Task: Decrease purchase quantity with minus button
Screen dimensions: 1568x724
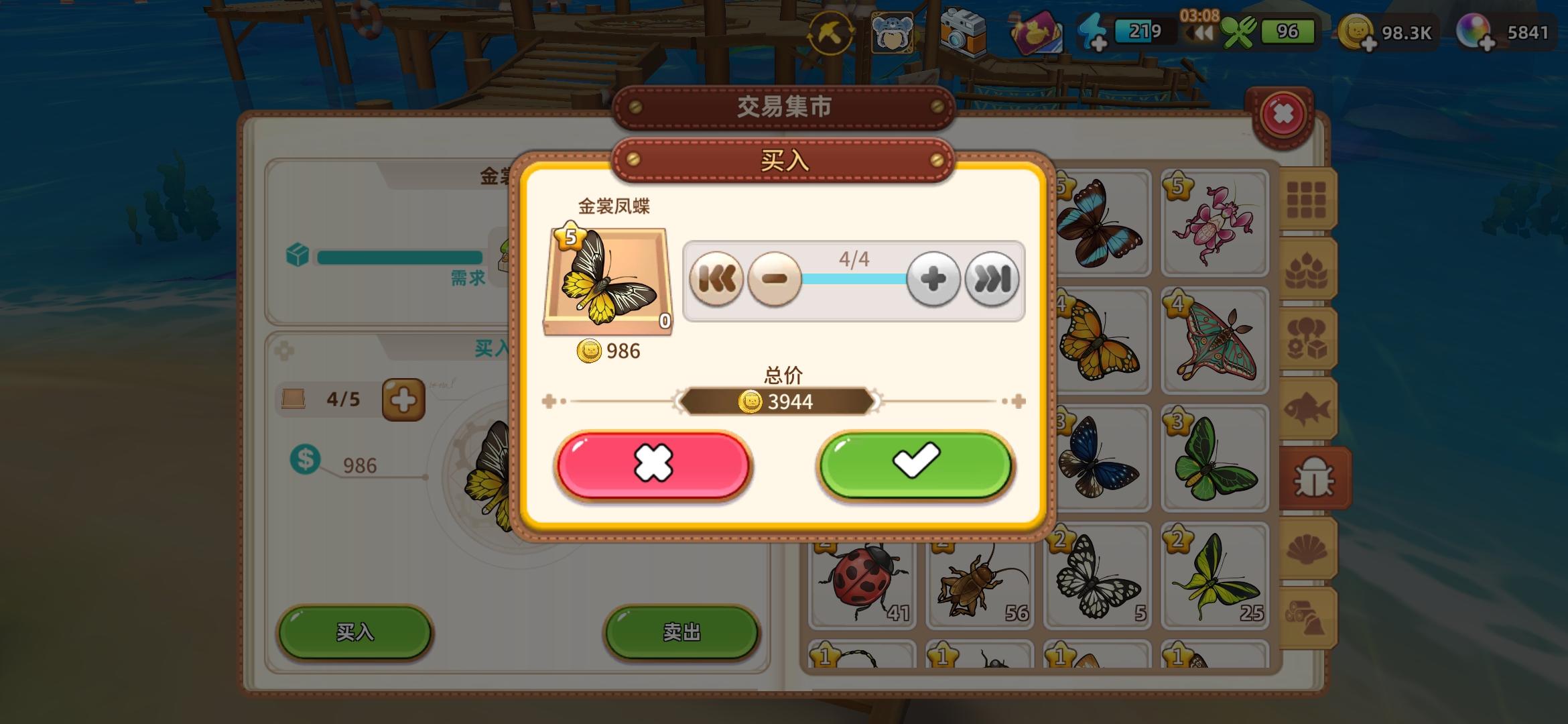Action: pyautogui.click(x=775, y=280)
